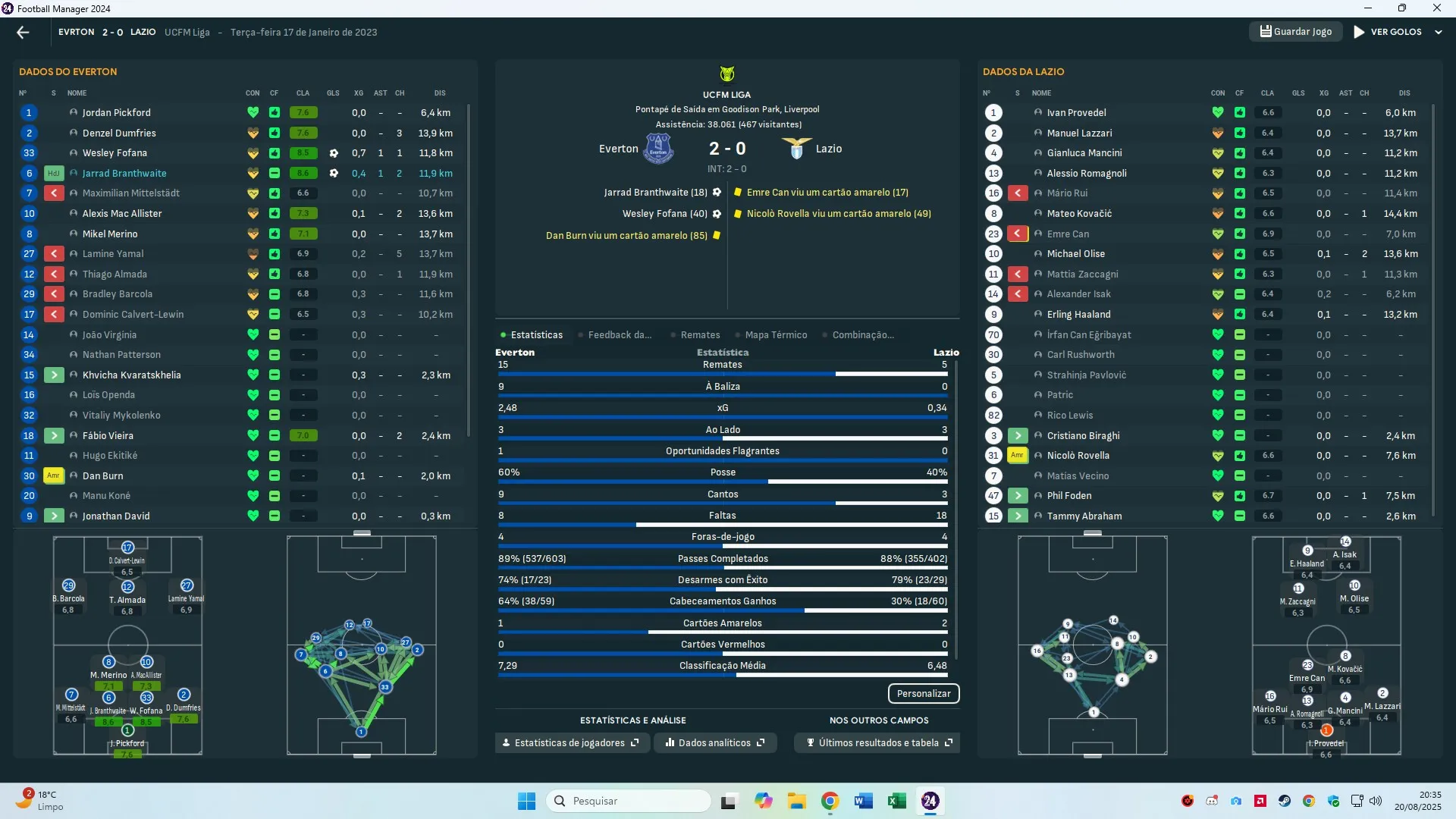1456x819 pixels.
Task: Select the Estatísticas tab
Action: 536,334
